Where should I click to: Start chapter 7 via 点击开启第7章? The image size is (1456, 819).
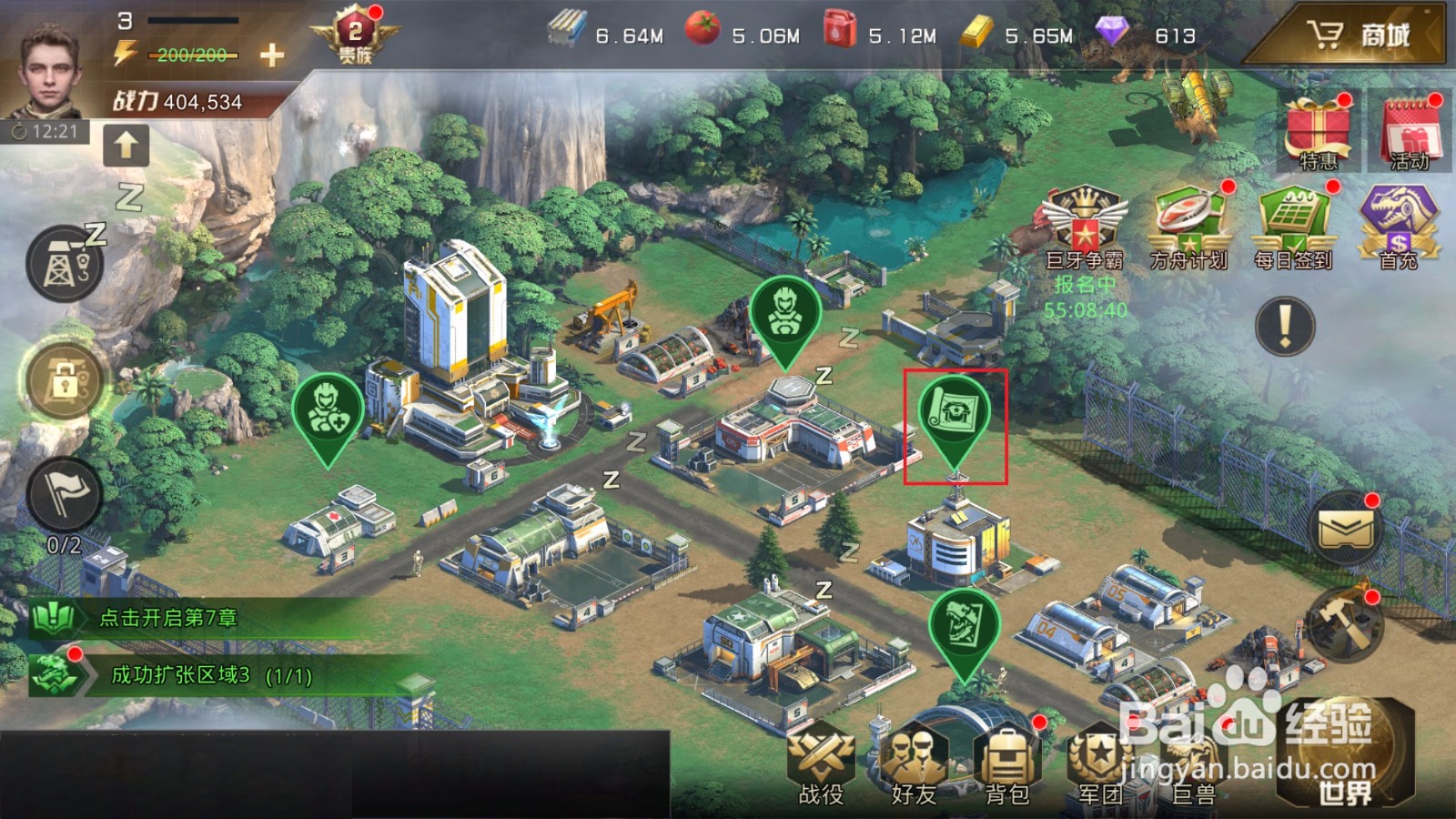coord(168,618)
